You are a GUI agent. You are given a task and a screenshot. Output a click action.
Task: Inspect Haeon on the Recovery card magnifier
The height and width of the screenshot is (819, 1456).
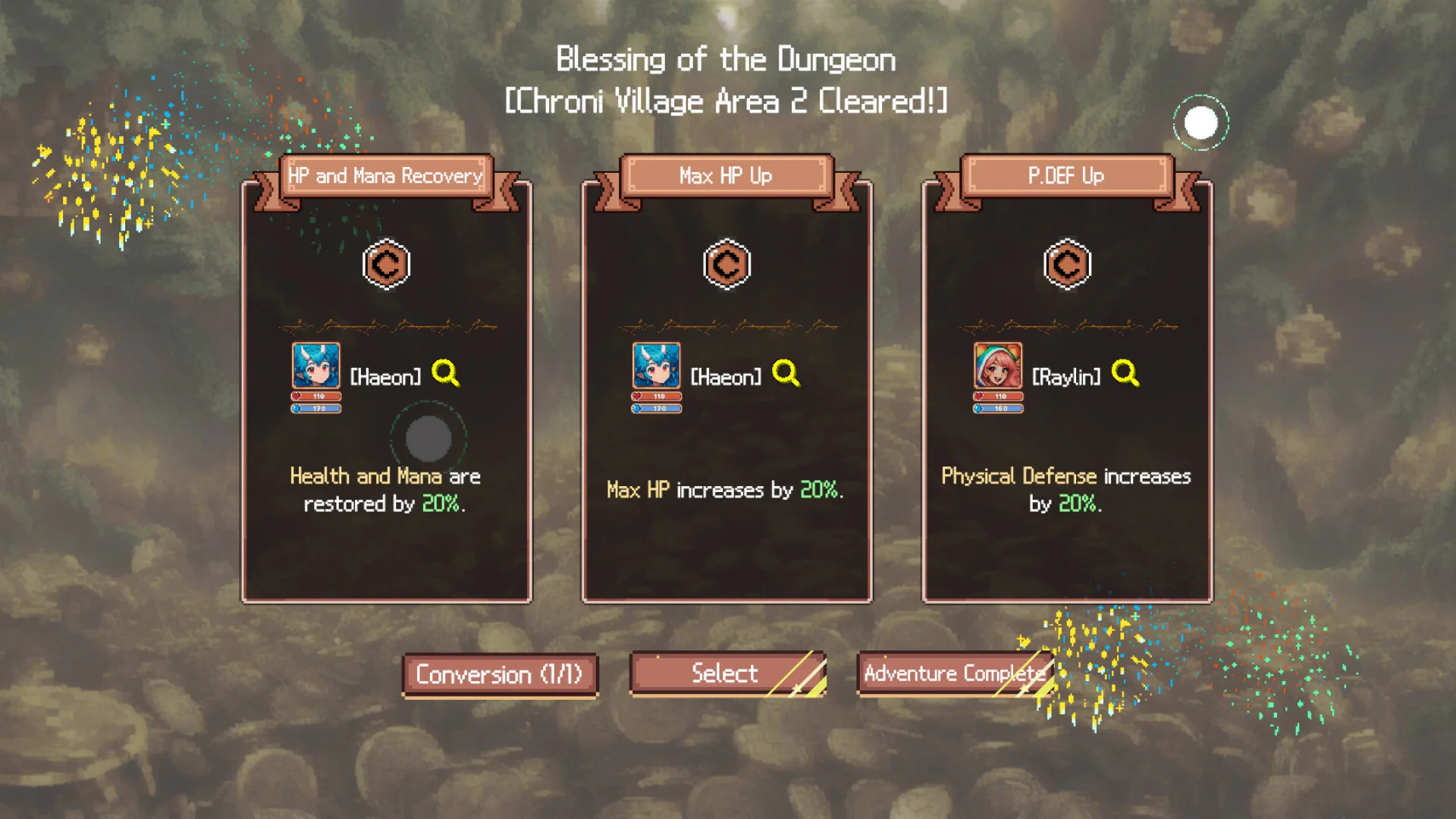tap(445, 373)
